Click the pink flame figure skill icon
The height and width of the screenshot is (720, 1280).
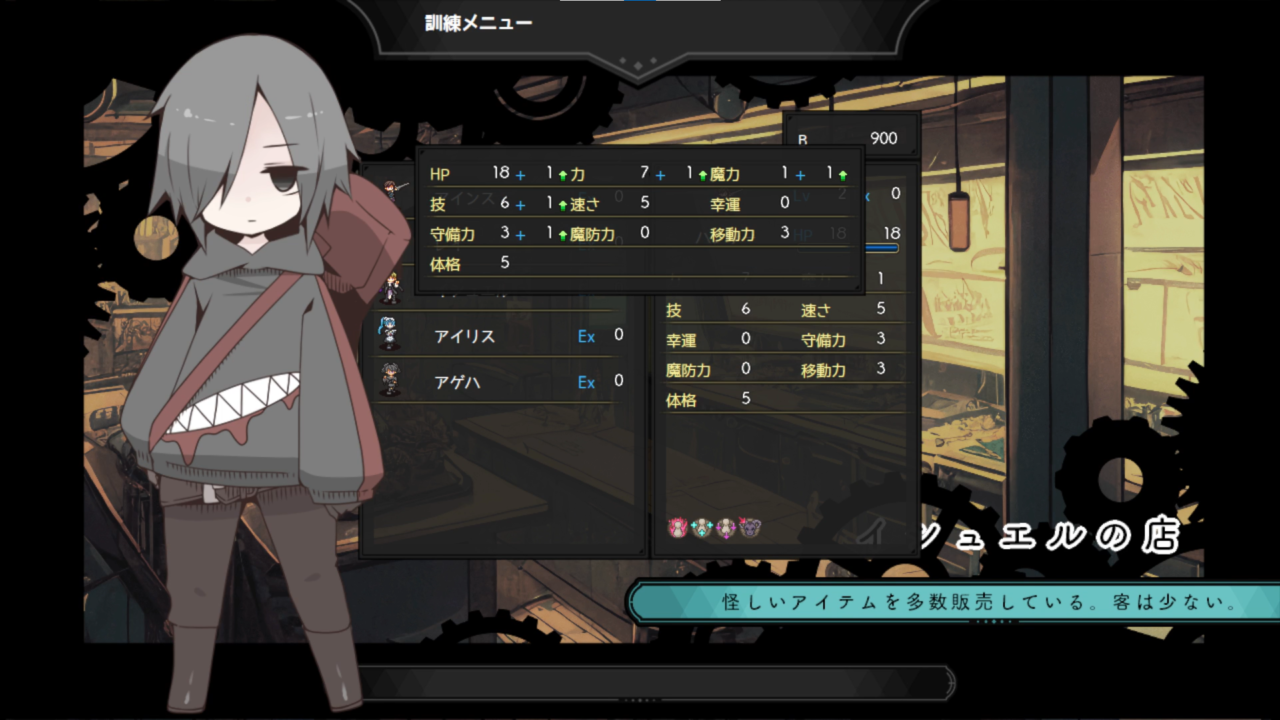pyautogui.click(x=679, y=527)
